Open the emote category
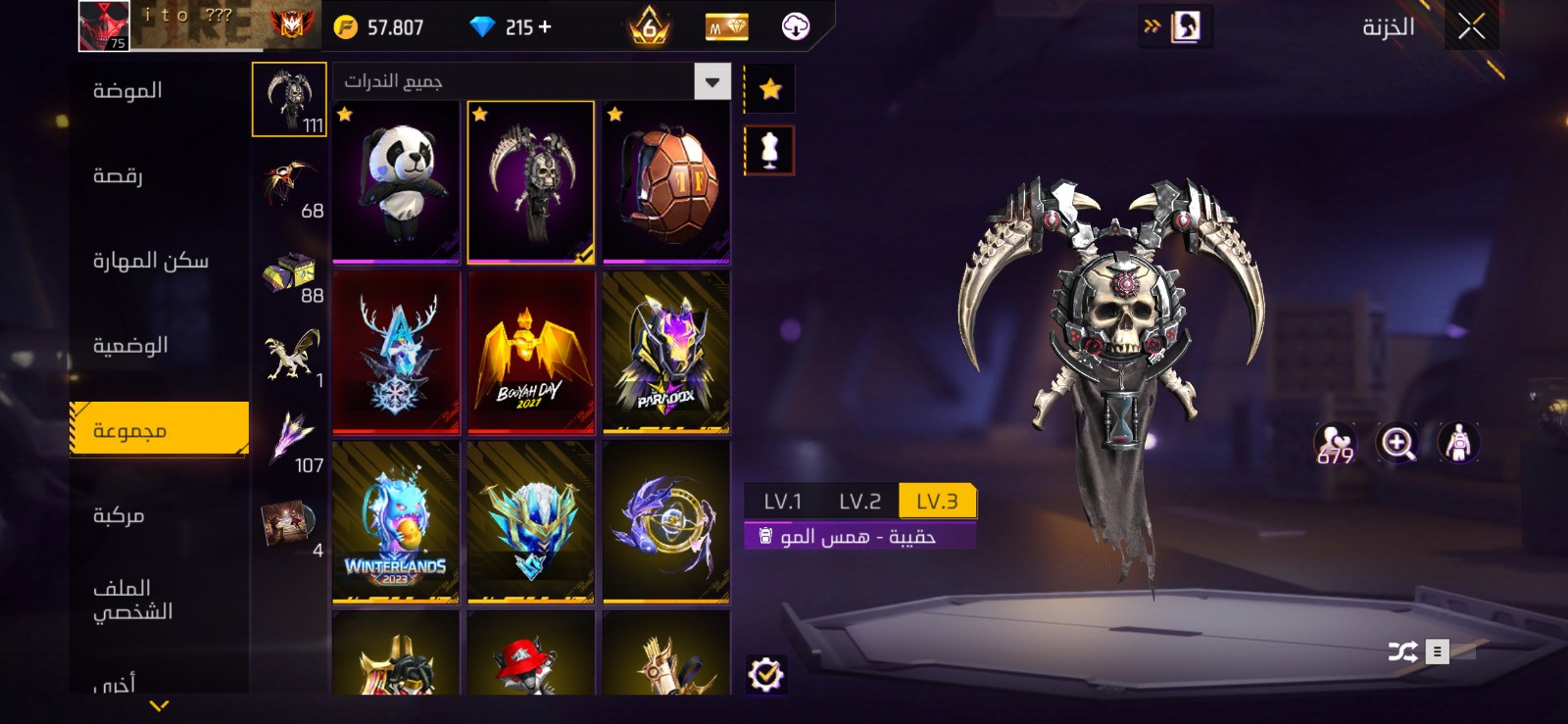Screen dimensions: 1568x724 118,176
